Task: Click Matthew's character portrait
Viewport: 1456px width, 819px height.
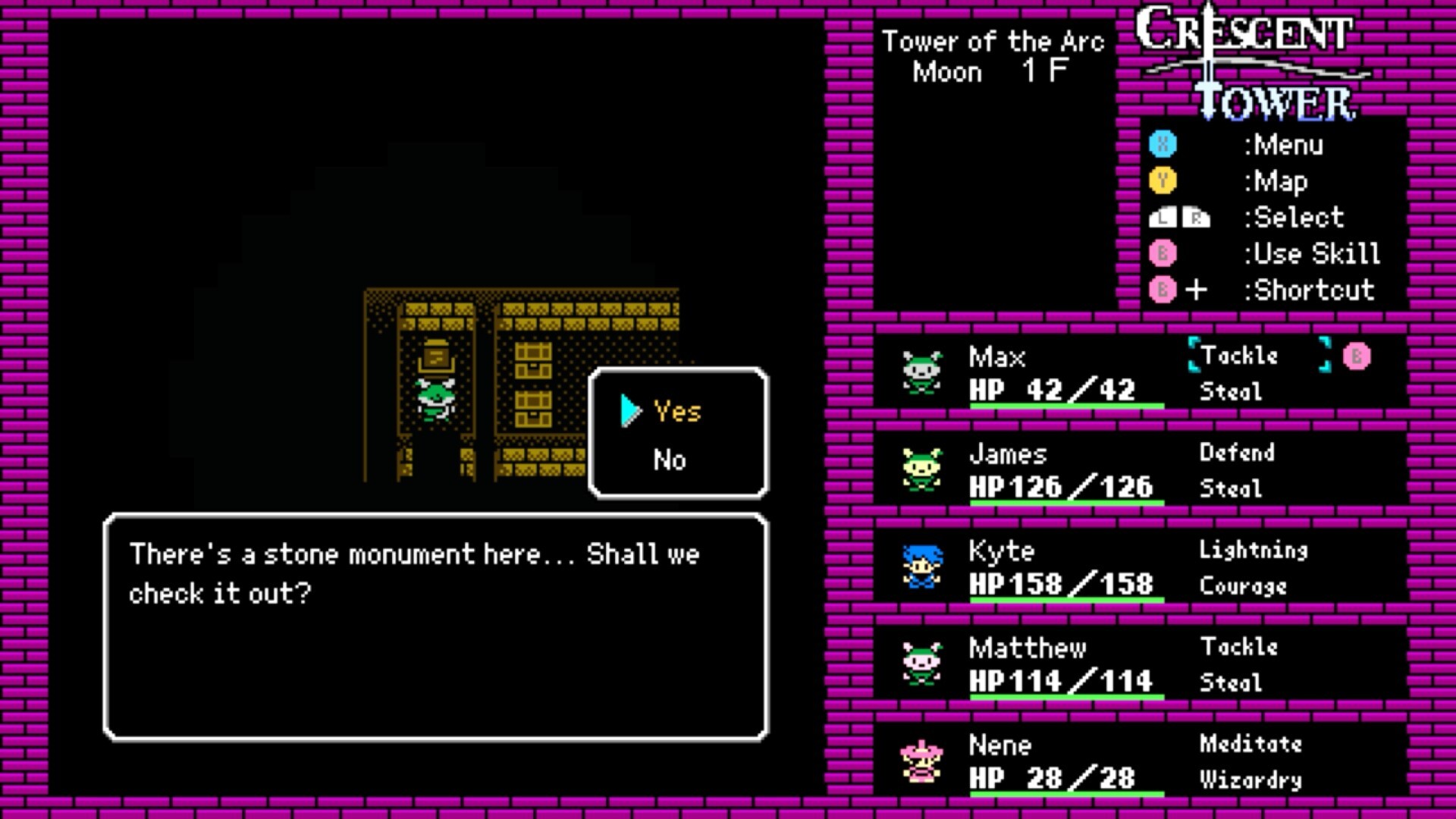Action: (921, 664)
